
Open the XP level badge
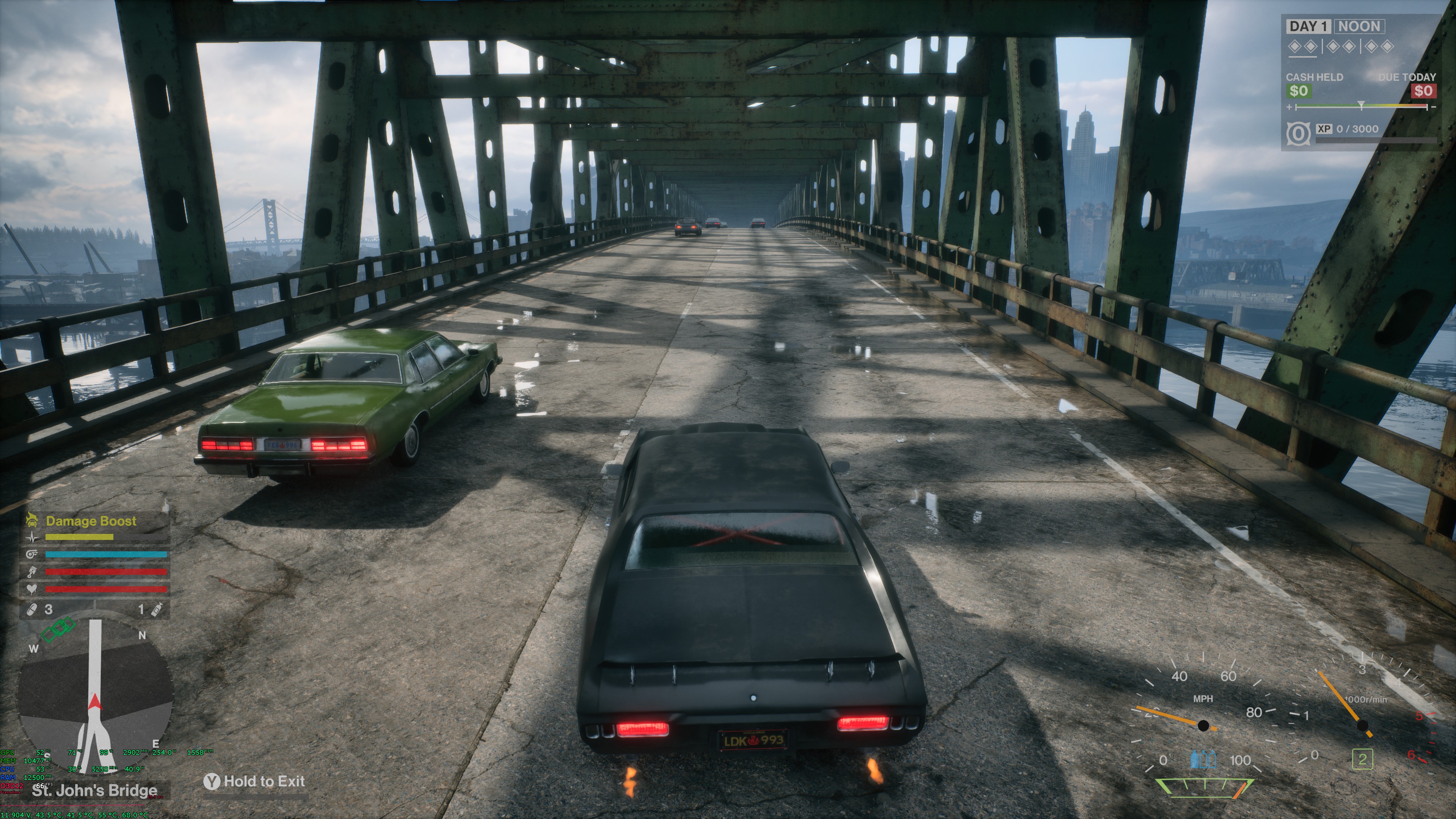coord(1298,133)
